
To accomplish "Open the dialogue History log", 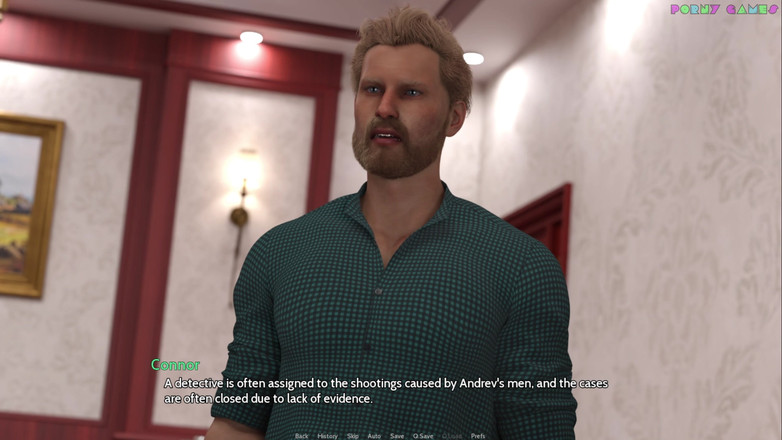I will click(x=327, y=436).
